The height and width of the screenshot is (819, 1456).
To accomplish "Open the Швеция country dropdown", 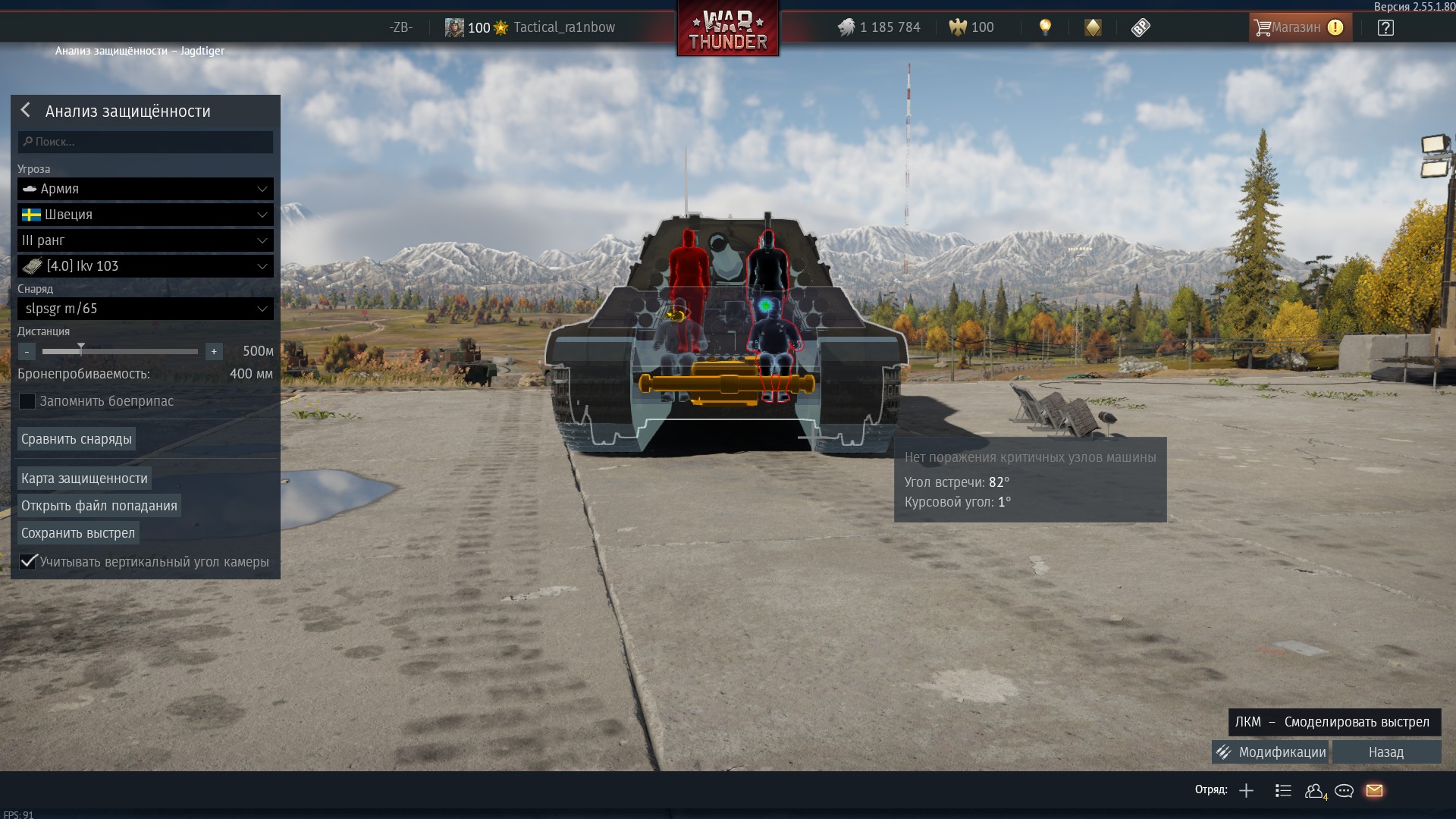I will tap(146, 215).
